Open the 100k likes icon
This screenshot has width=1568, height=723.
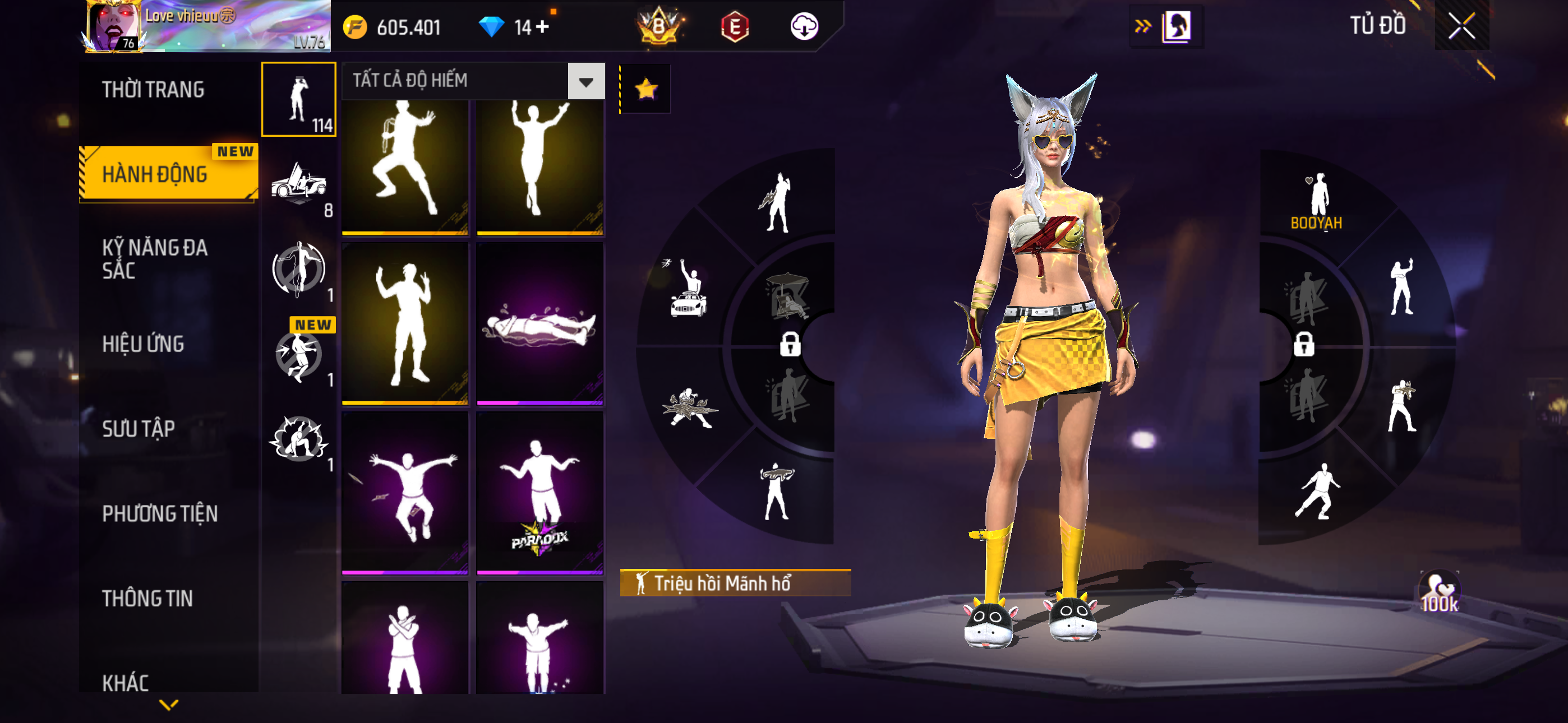click(1439, 591)
